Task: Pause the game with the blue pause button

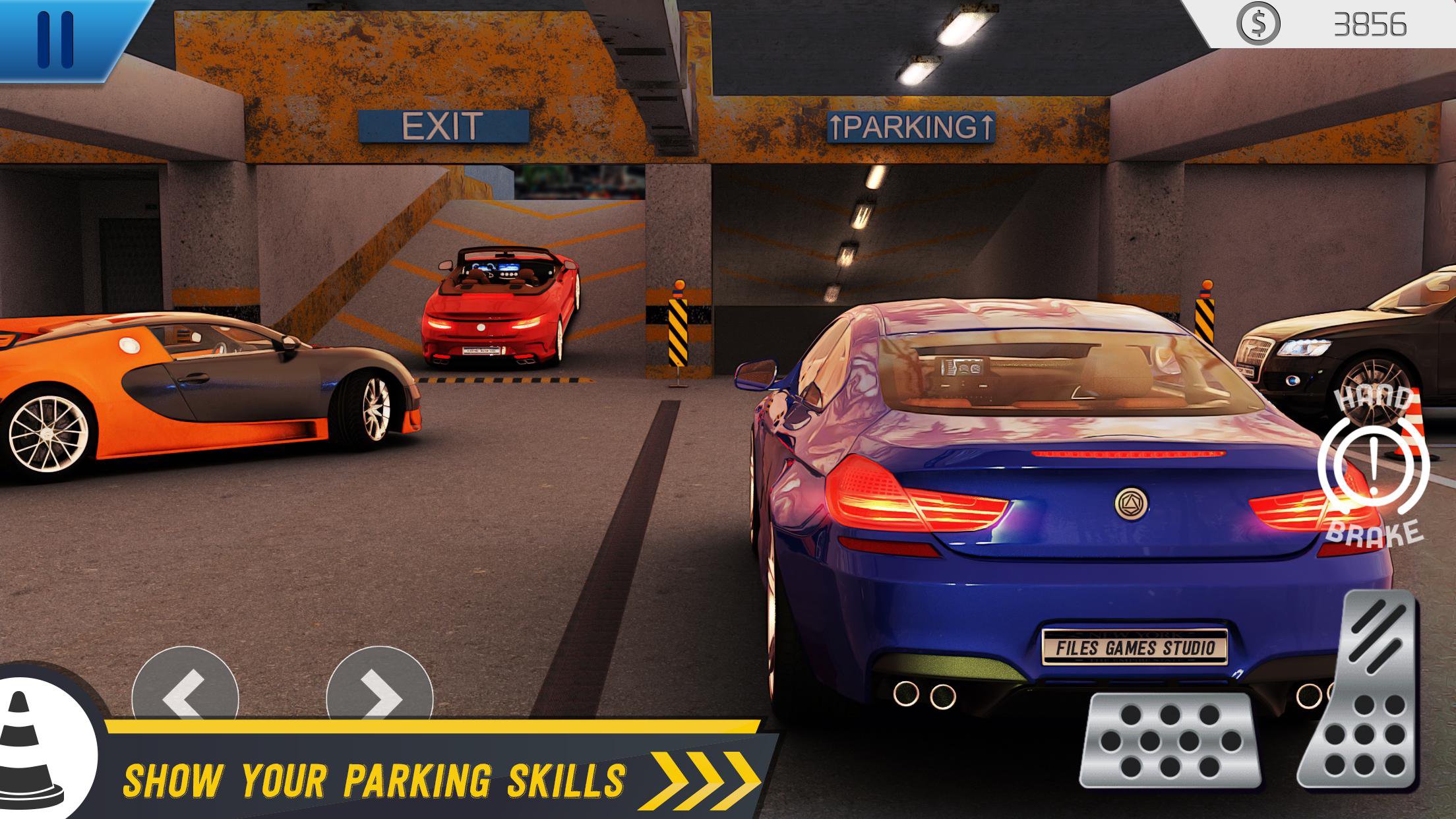Action: pos(55,38)
